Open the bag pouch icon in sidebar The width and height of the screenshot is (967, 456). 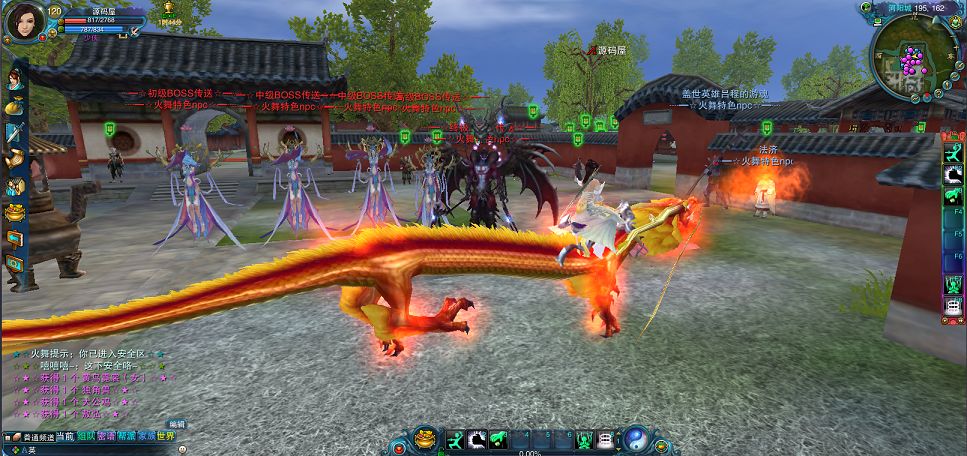pyautogui.click(x=14, y=105)
